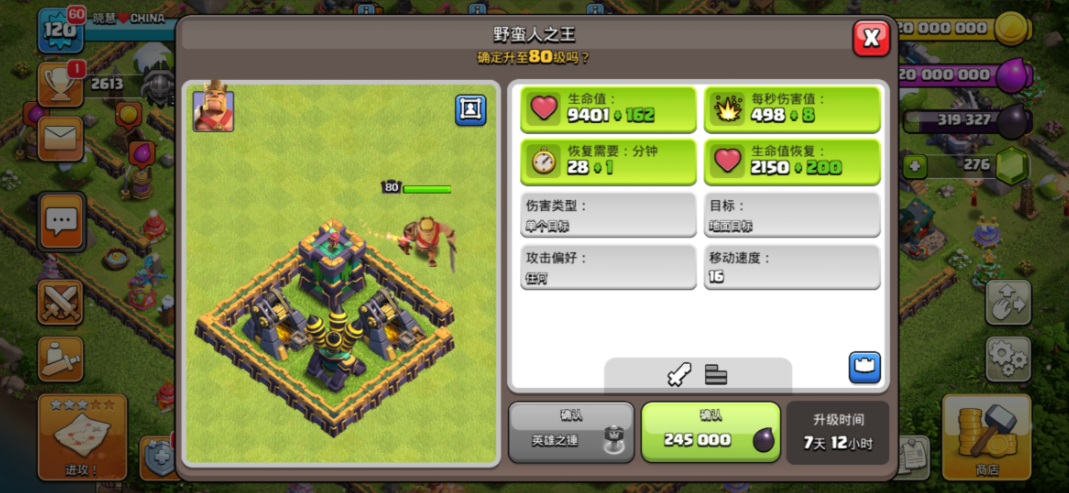Open the player level 120 profile badge

pos(60,30)
